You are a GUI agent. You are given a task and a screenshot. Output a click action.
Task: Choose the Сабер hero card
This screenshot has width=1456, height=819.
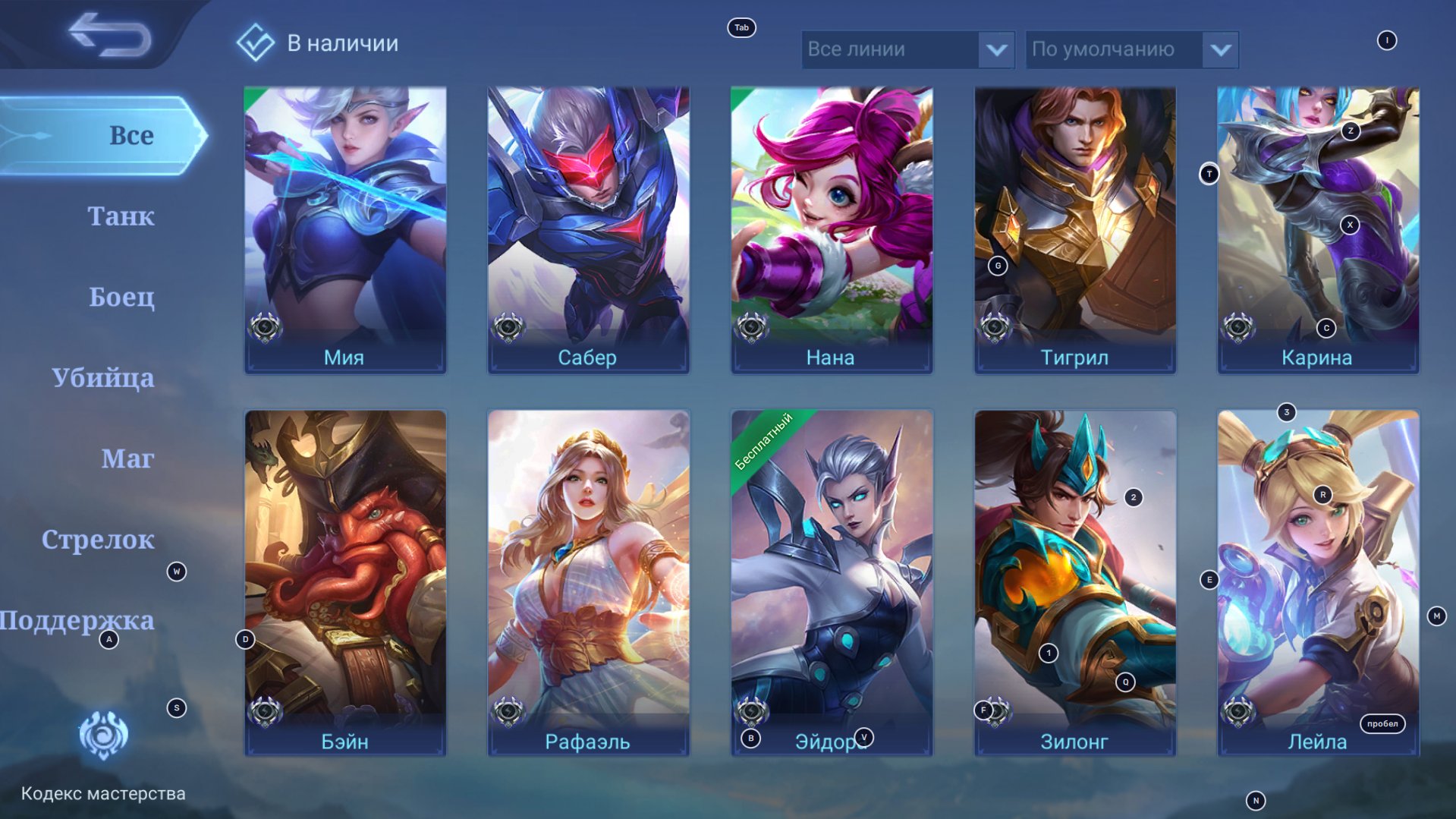(588, 229)
